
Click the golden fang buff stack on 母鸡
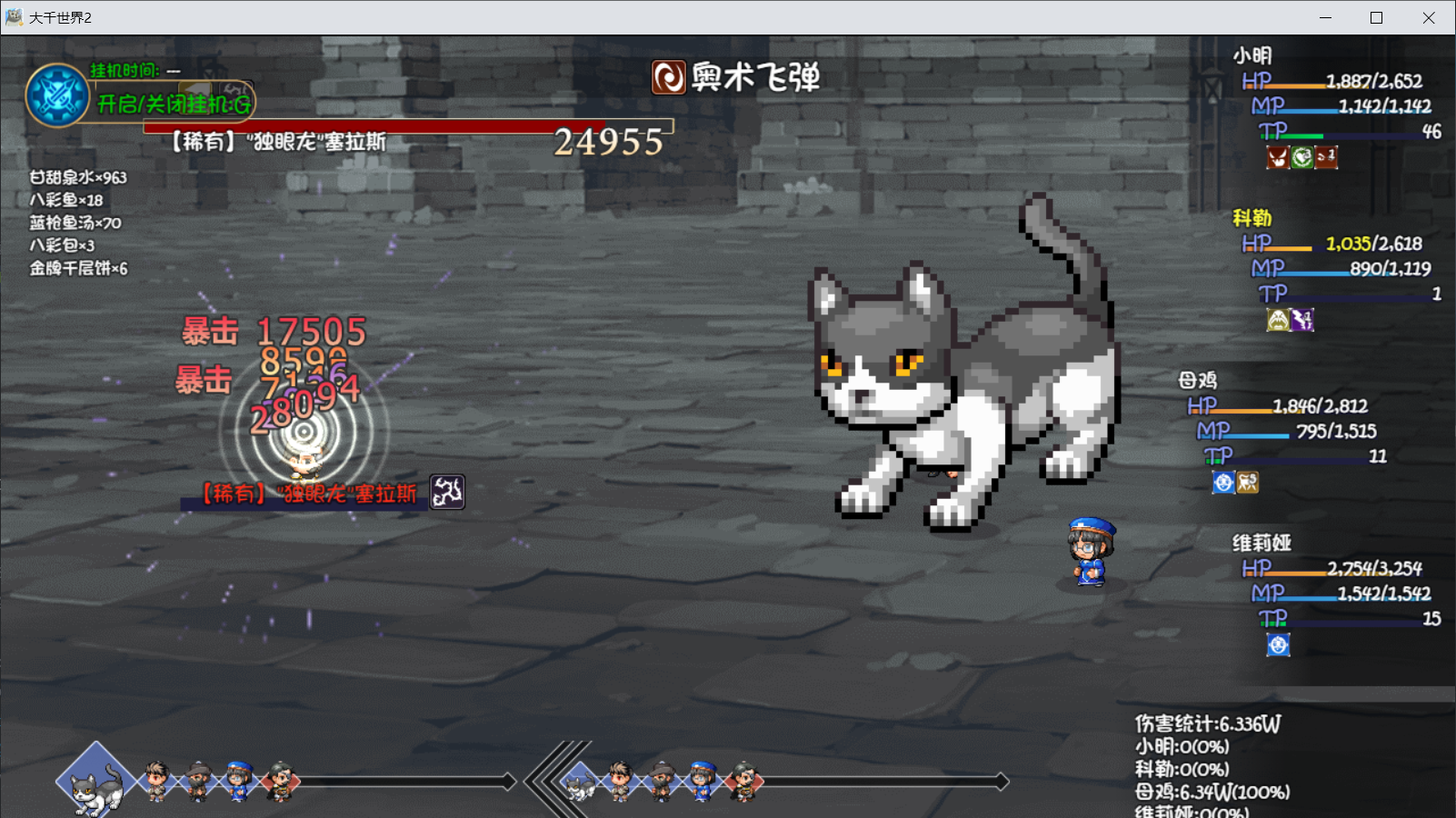[x=1247, y=484]
